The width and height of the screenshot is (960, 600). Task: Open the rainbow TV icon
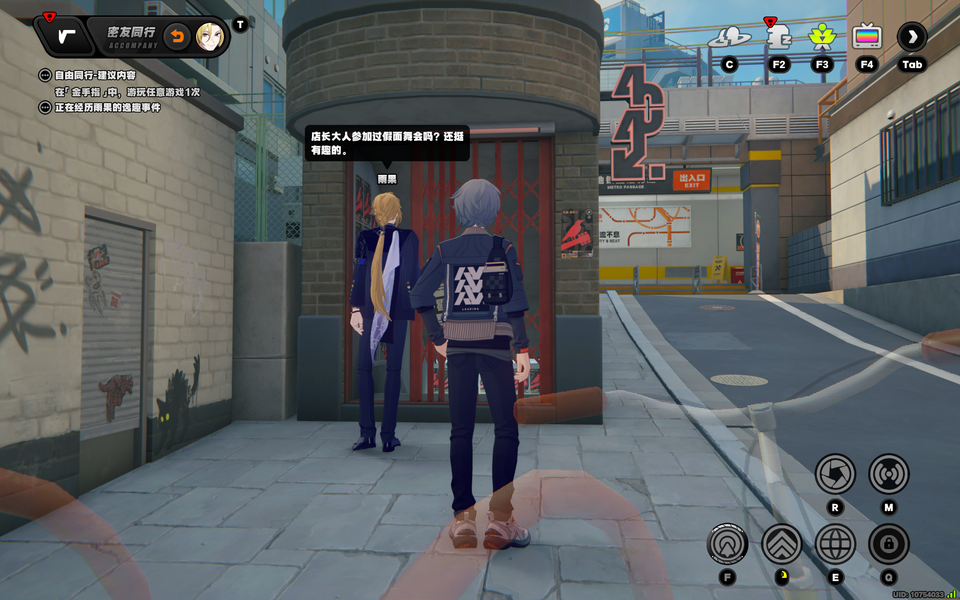(x=867, y=38)
